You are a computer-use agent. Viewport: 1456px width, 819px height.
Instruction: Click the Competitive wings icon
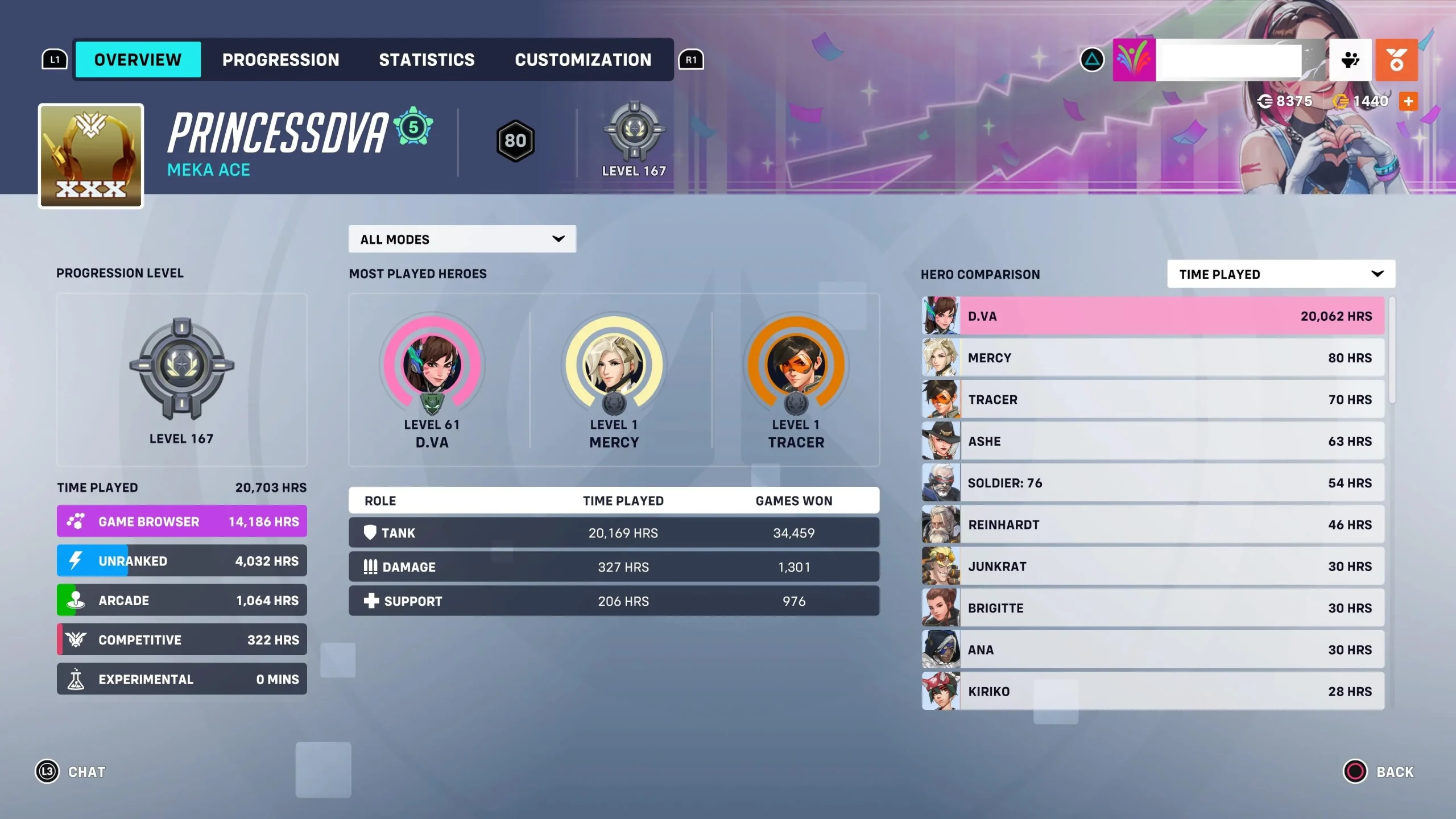(x=77, y=639)
